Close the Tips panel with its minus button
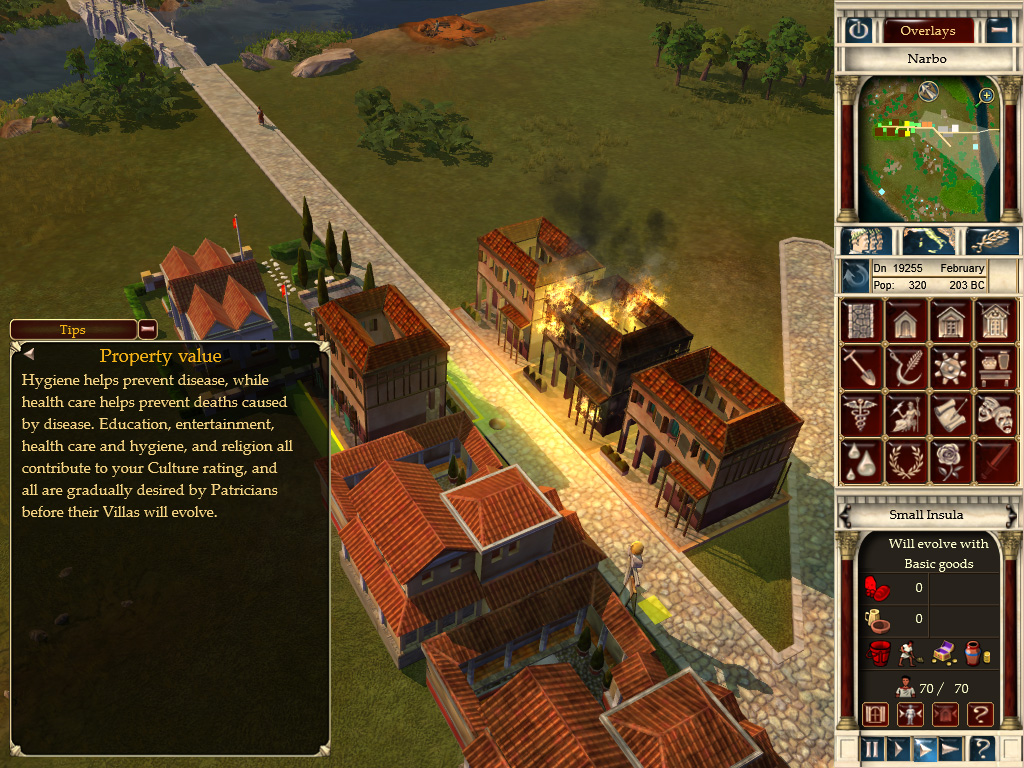Image resolution: width=1024 pixels, height=768 pixels. pyautogui.click(x=147, y=329)
